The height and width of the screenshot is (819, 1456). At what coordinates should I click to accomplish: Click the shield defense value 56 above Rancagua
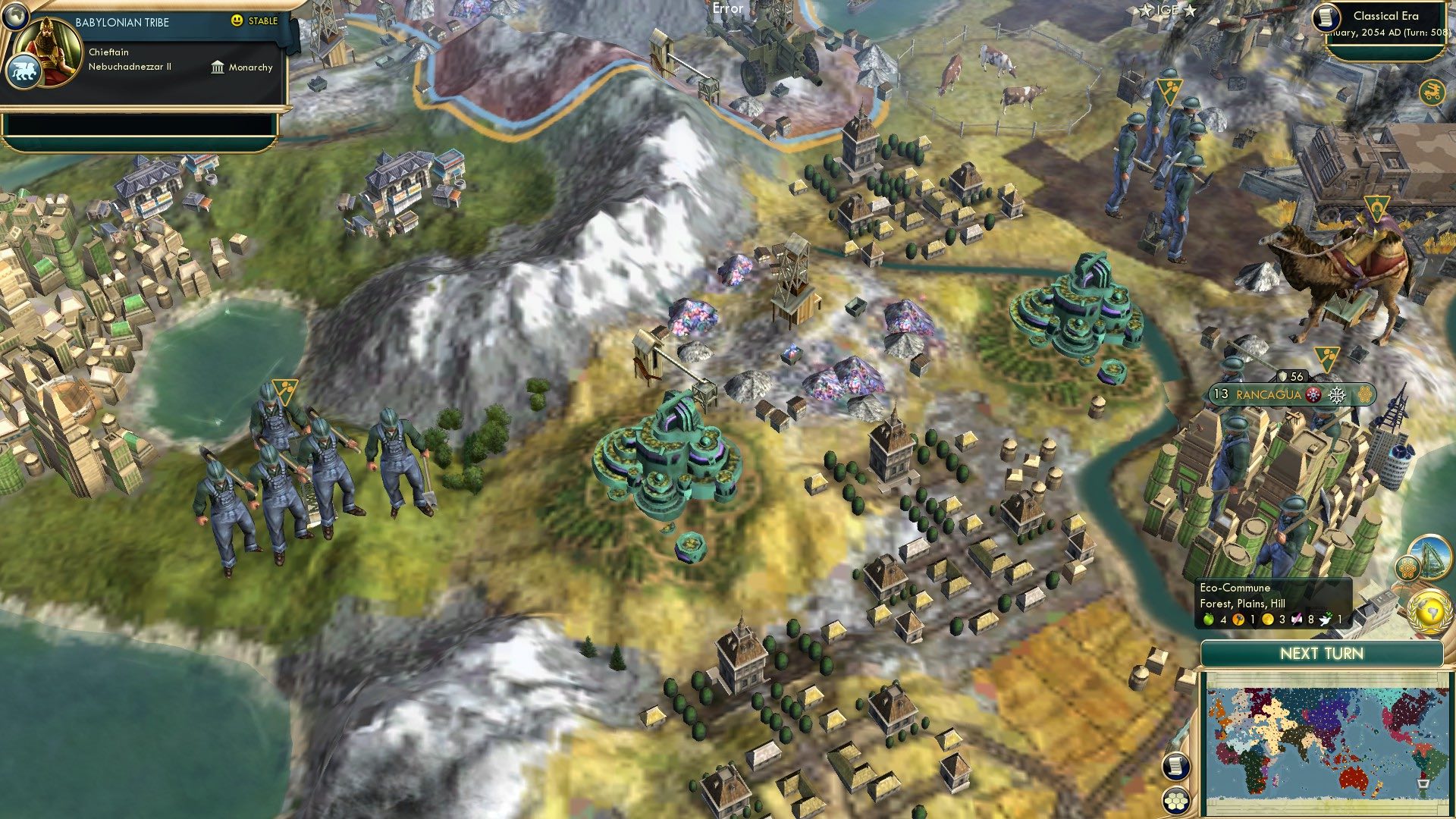1291,376
